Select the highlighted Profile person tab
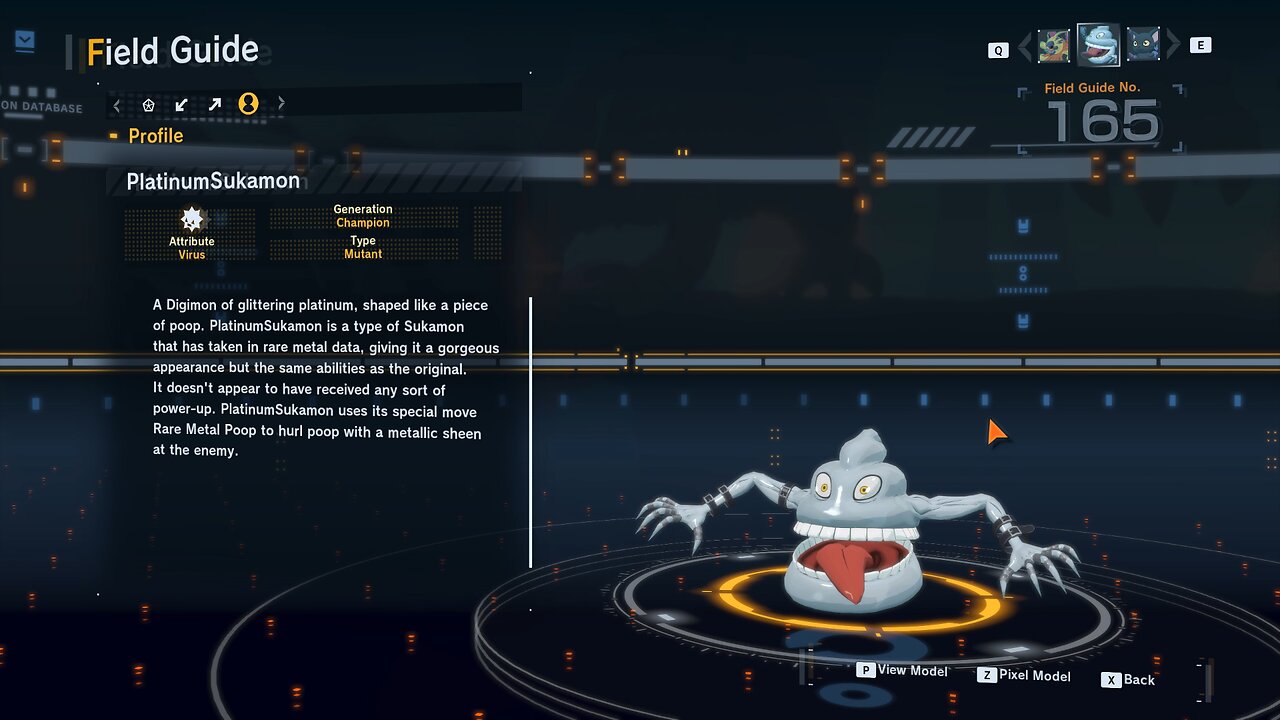Screen dimensions: 1280x720 (x=248, y=103)
